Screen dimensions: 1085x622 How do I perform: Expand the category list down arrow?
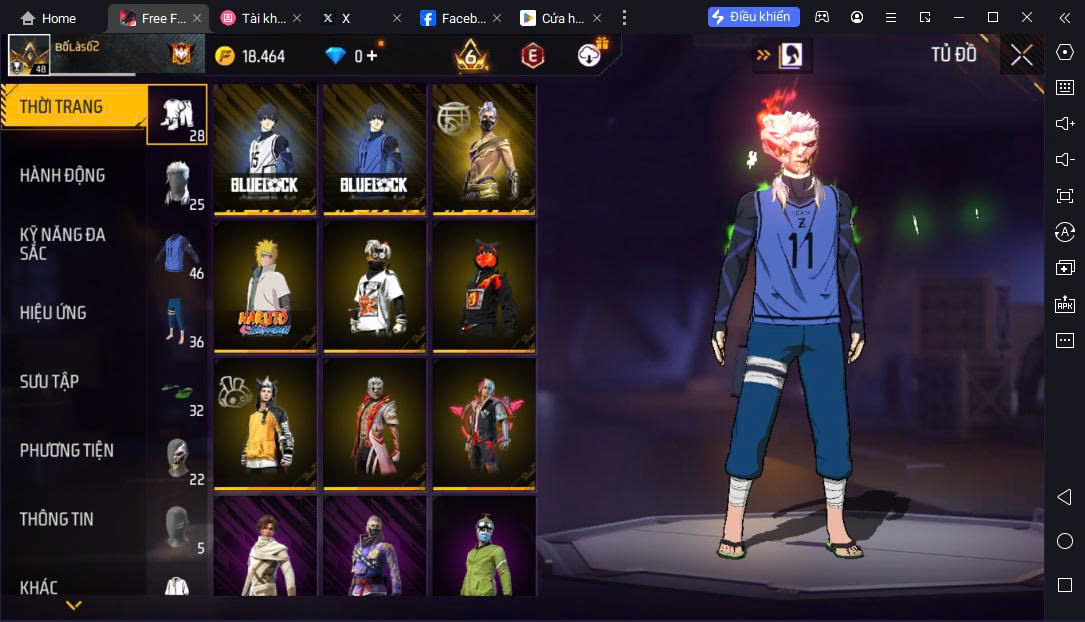pyautogui.click(x=74, y=605)
